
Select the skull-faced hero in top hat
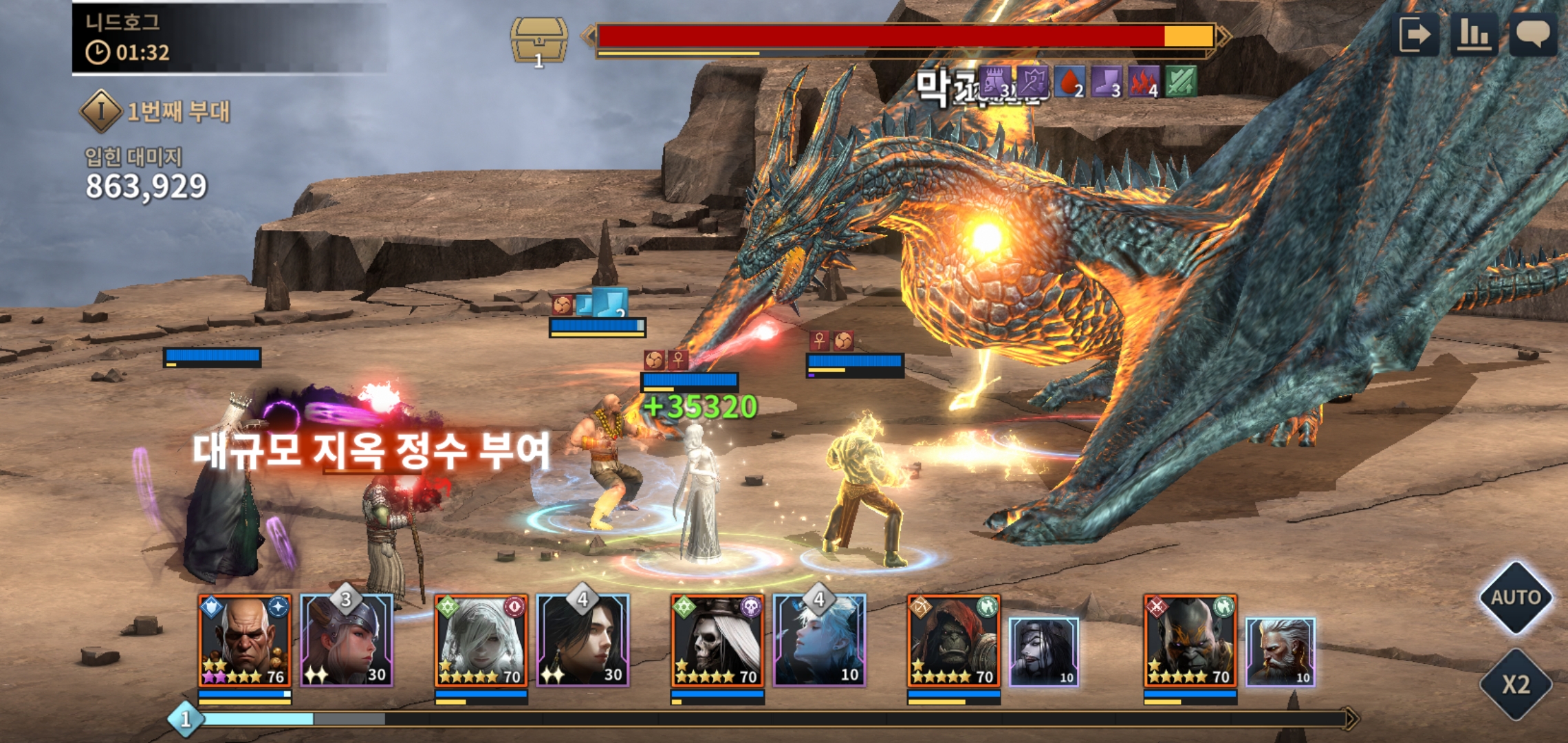(x=717, y=641)
